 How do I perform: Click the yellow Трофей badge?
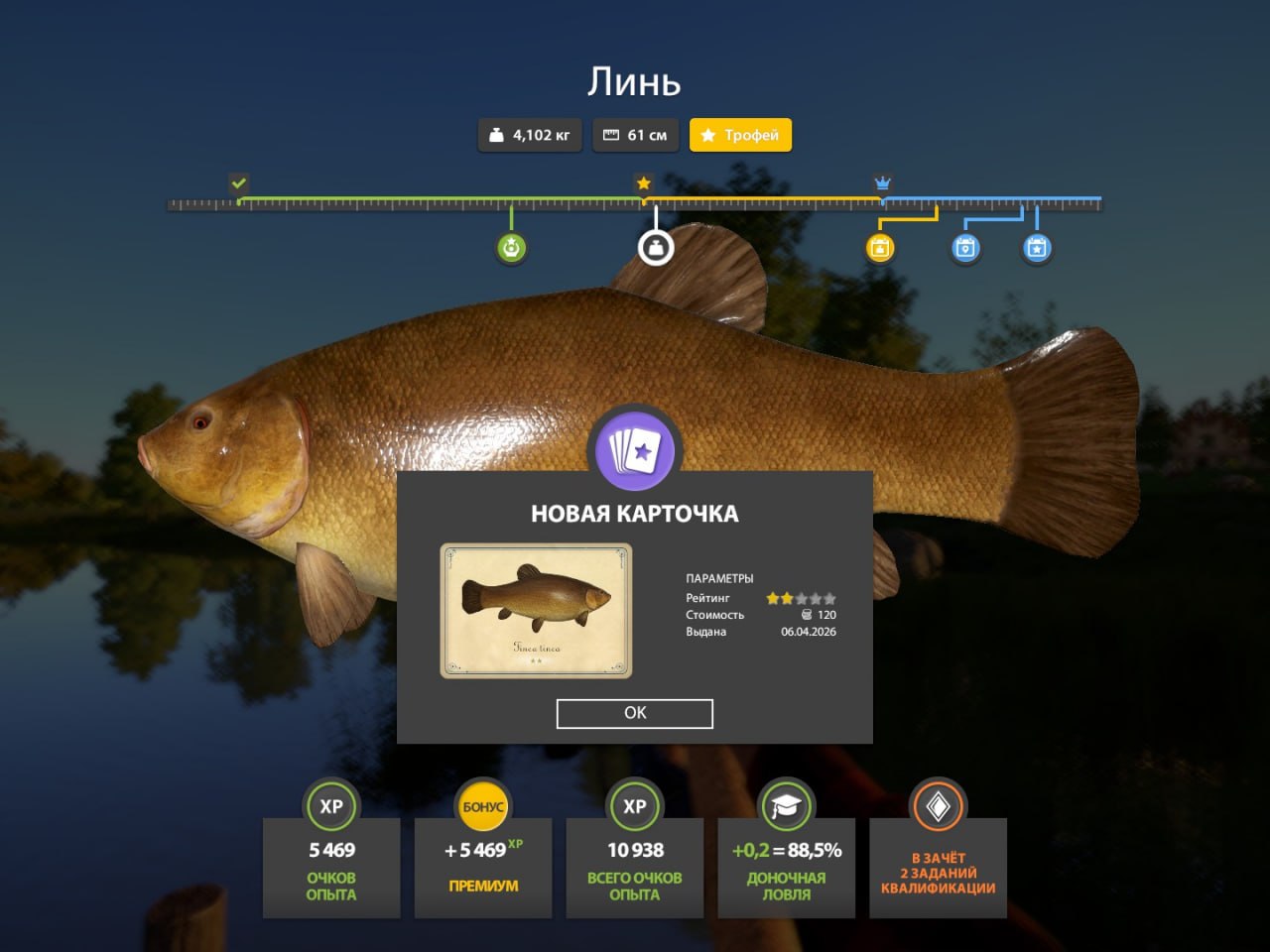coord(741,135)
